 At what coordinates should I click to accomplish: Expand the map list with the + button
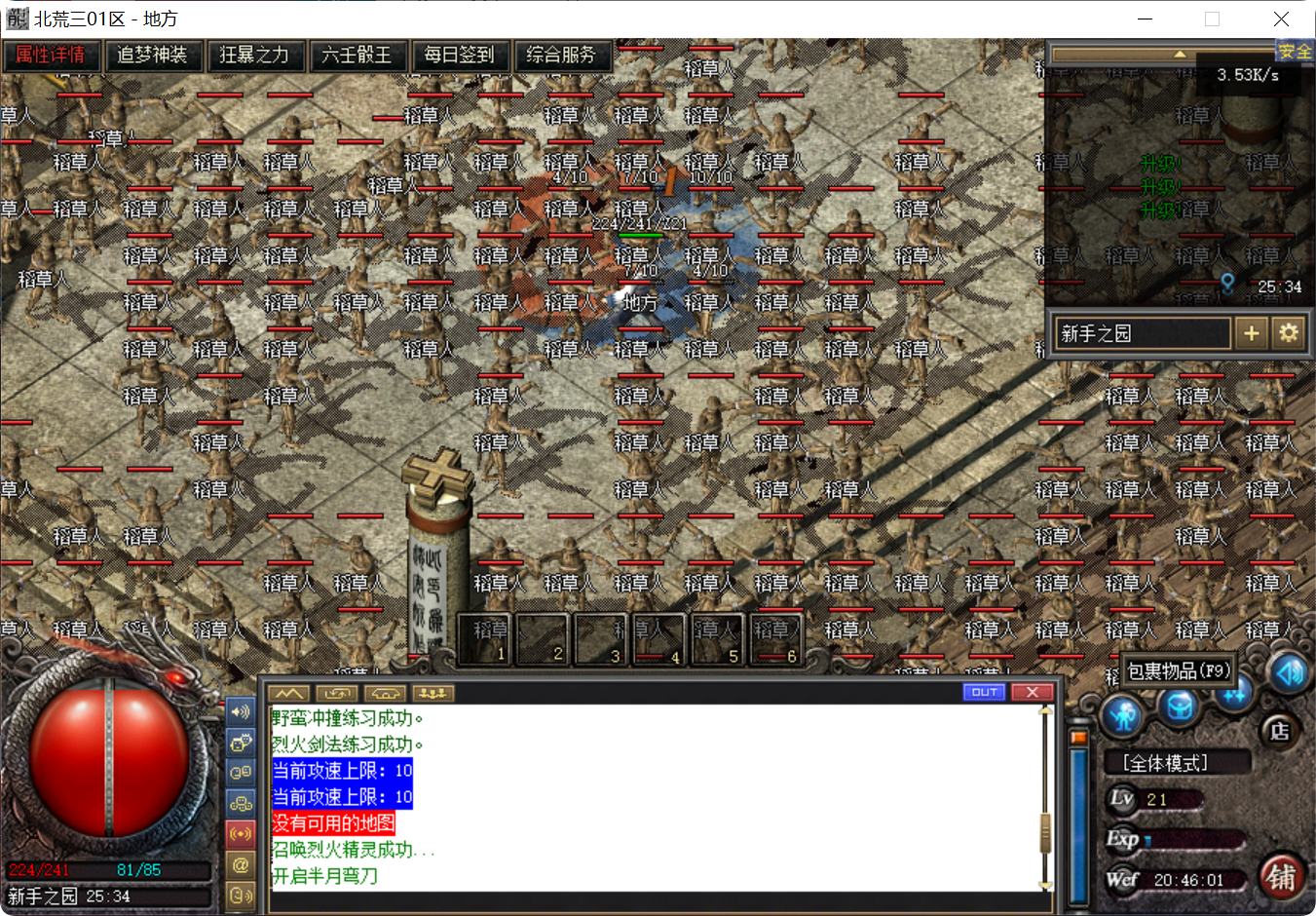pos(1252,332)
